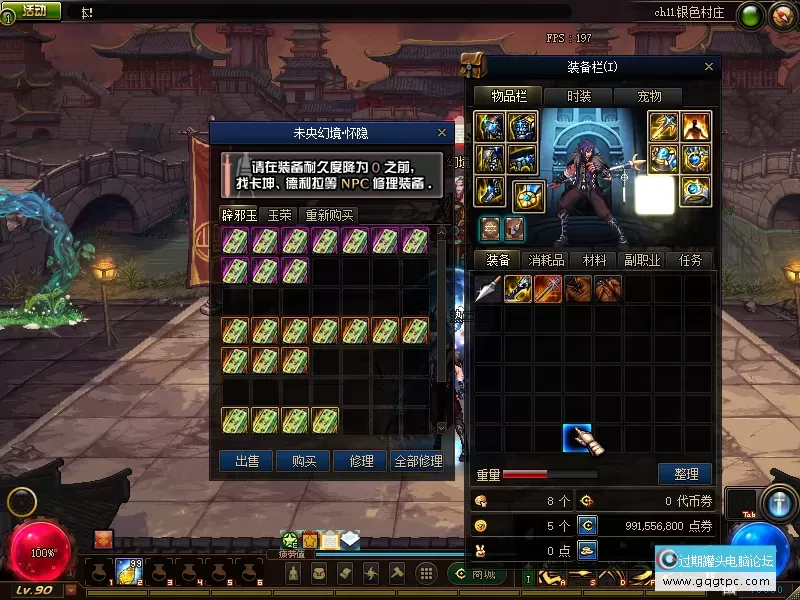800x600 pixels.
Task: Select the first purple talisman in the shop
Action: pos(235,241)
